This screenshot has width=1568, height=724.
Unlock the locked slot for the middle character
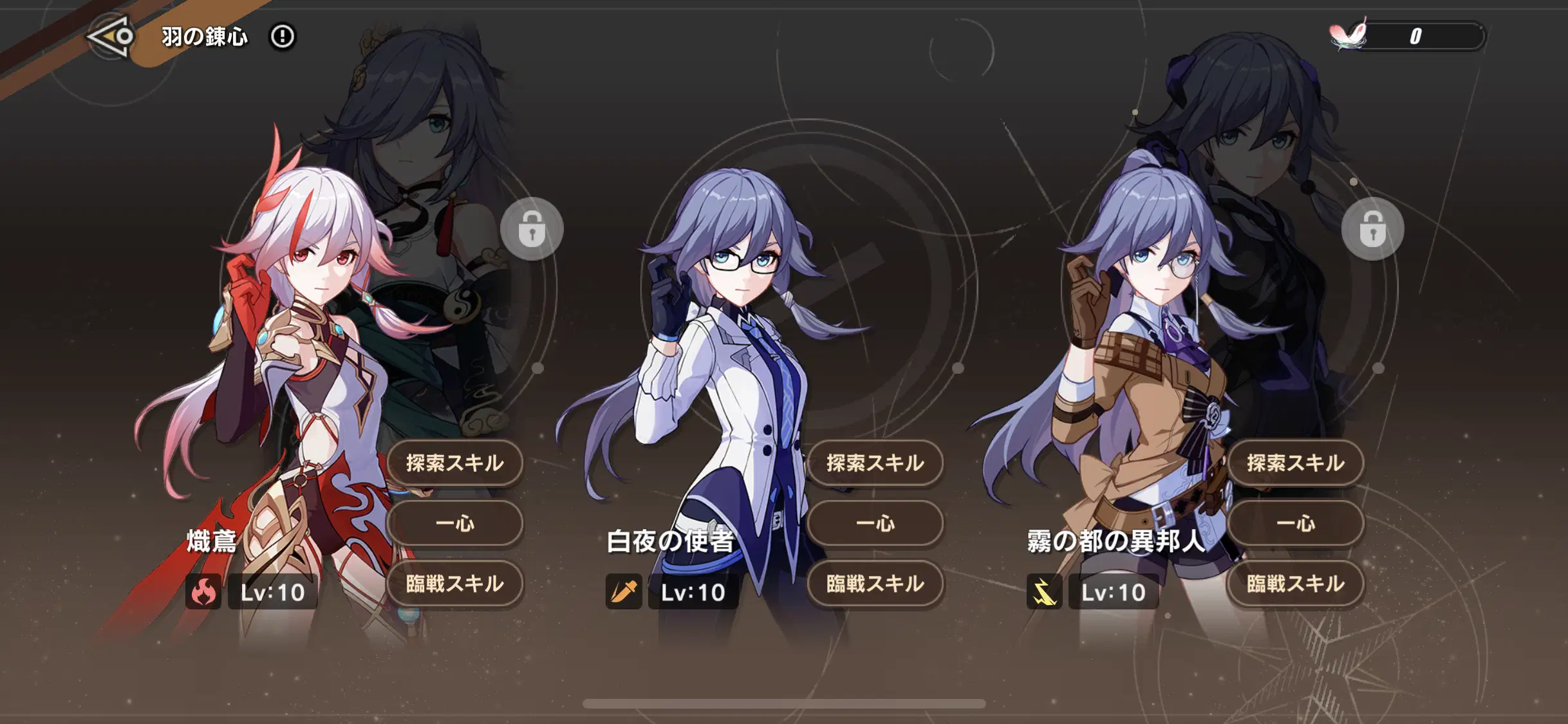click(532, 229)
